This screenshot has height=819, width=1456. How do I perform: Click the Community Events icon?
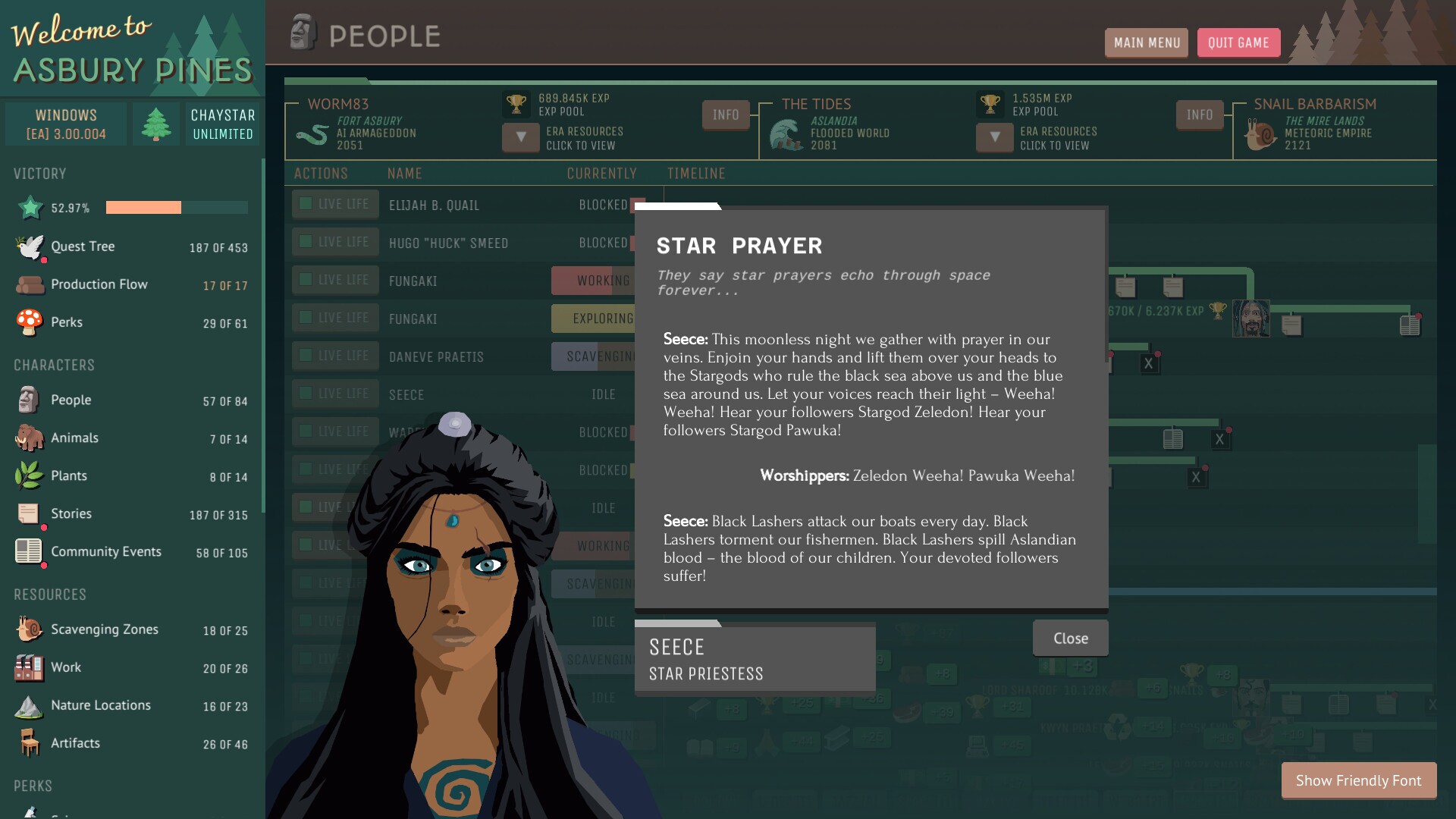pyautogui.click(x=29, y=551)
